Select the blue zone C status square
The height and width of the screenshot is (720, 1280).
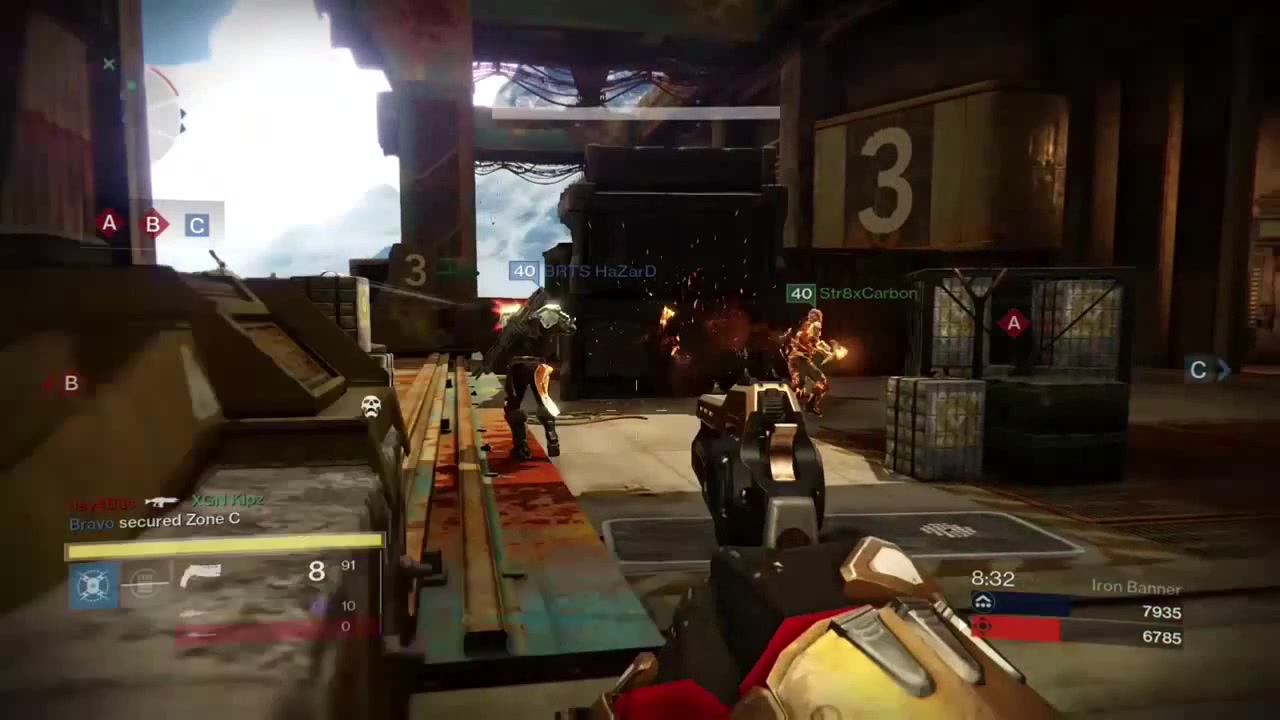(196, 225)
